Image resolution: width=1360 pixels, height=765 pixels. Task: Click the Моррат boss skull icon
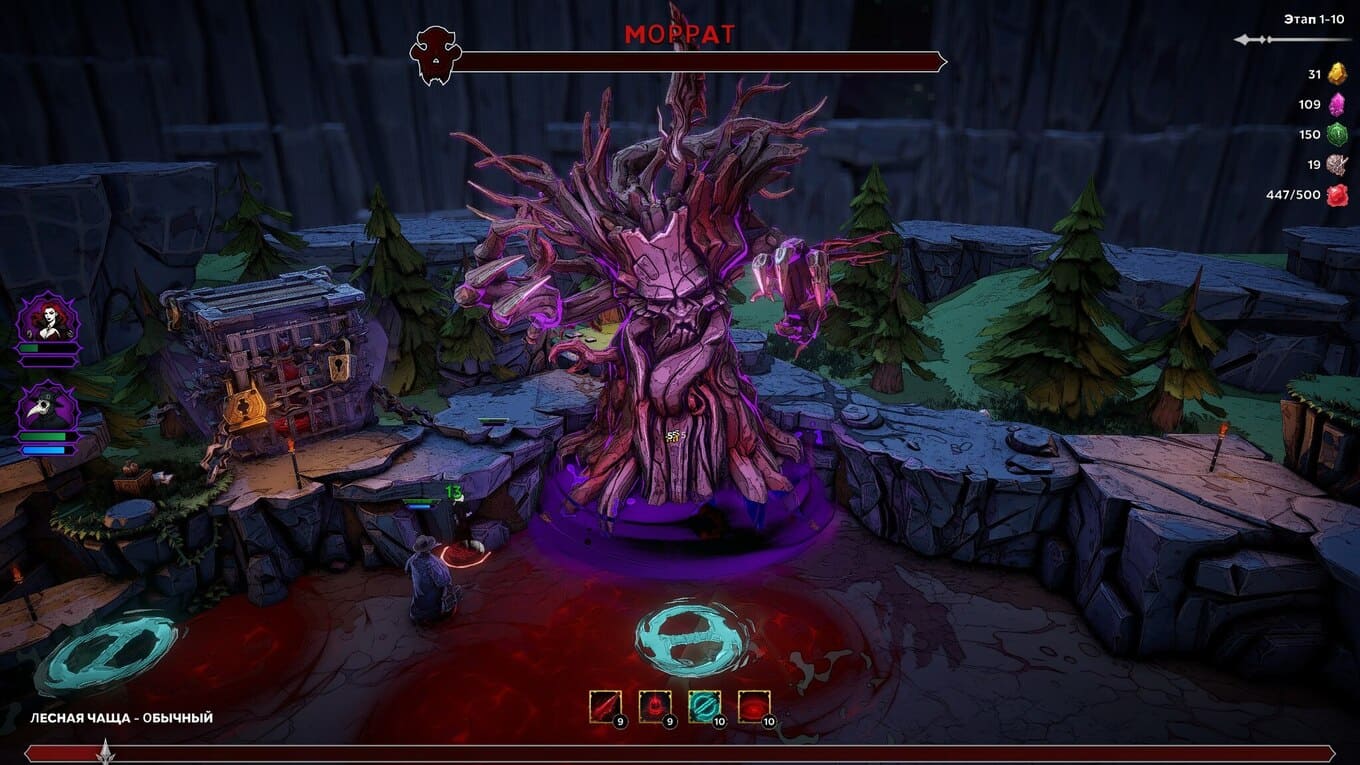[x=435, y=55]
